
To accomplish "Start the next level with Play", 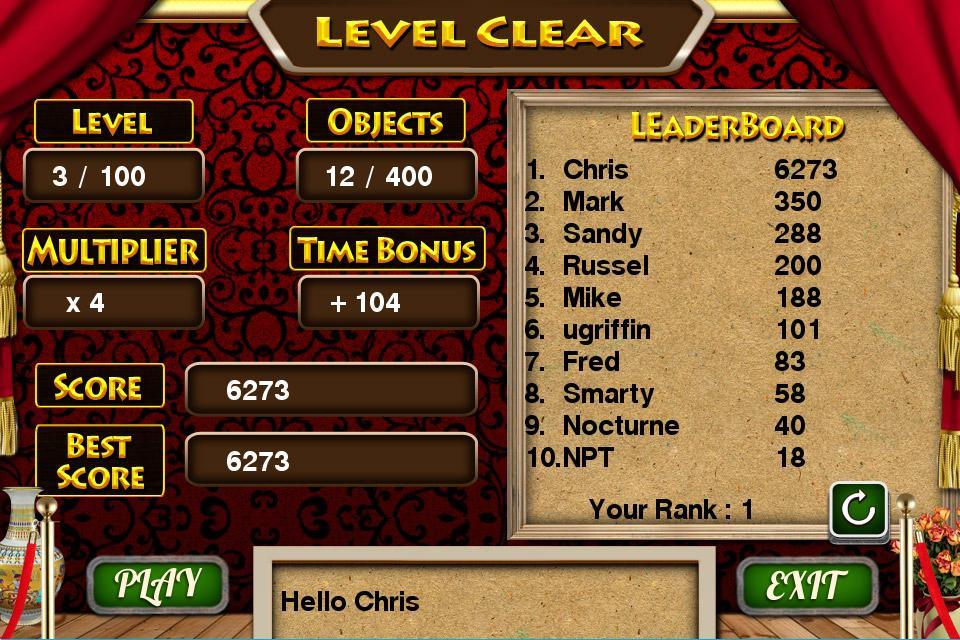I will [x=157, y=584].
